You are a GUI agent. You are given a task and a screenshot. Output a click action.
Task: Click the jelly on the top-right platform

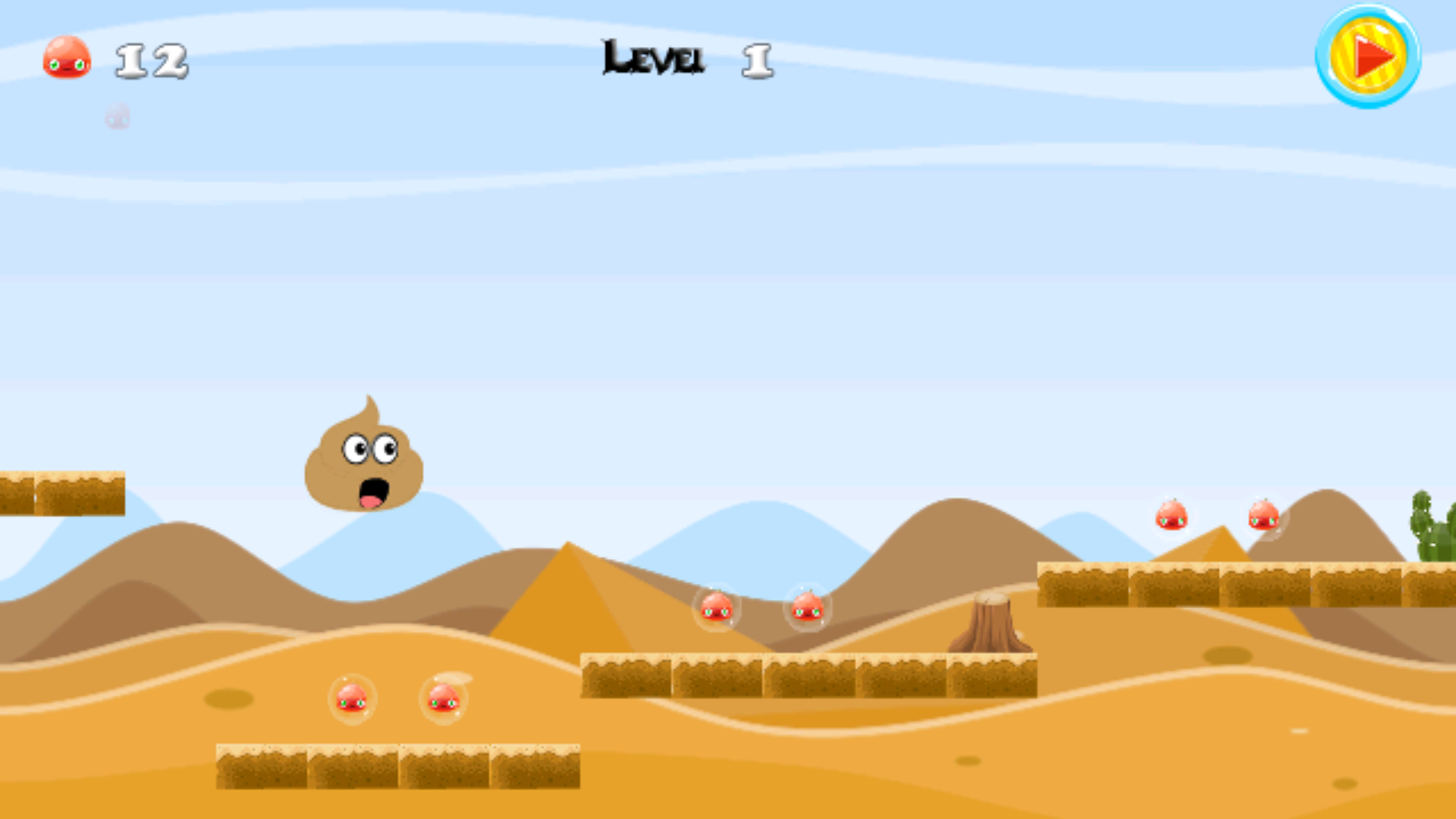[1172, 513]
